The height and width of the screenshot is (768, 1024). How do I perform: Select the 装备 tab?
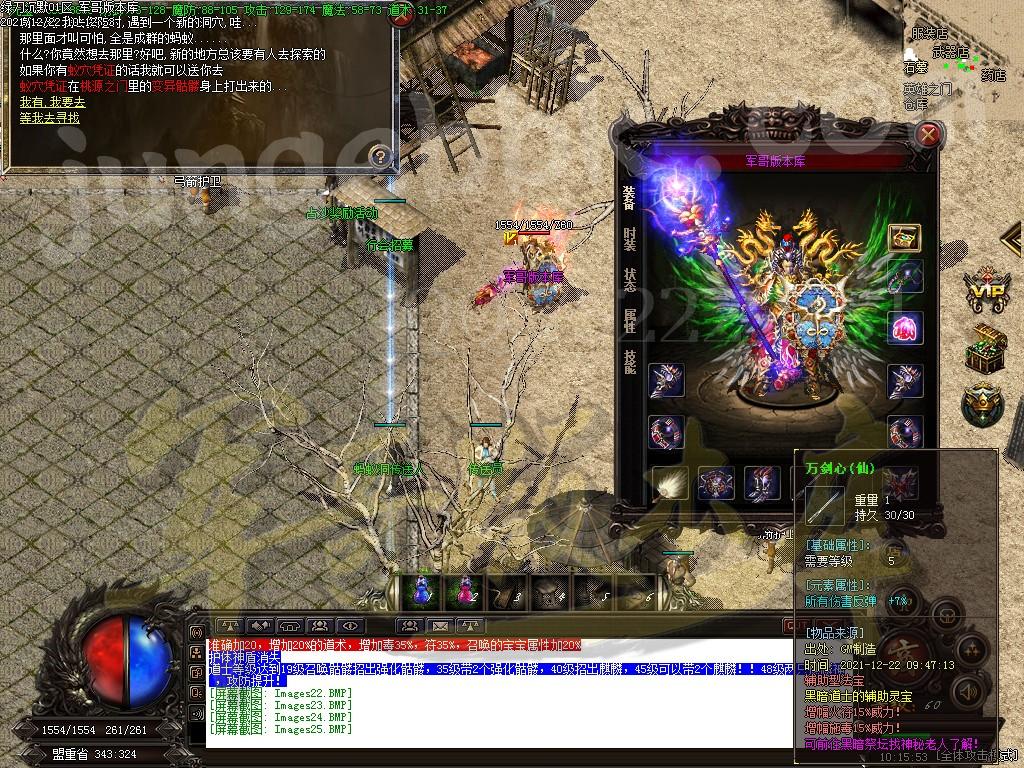point(629,197)
